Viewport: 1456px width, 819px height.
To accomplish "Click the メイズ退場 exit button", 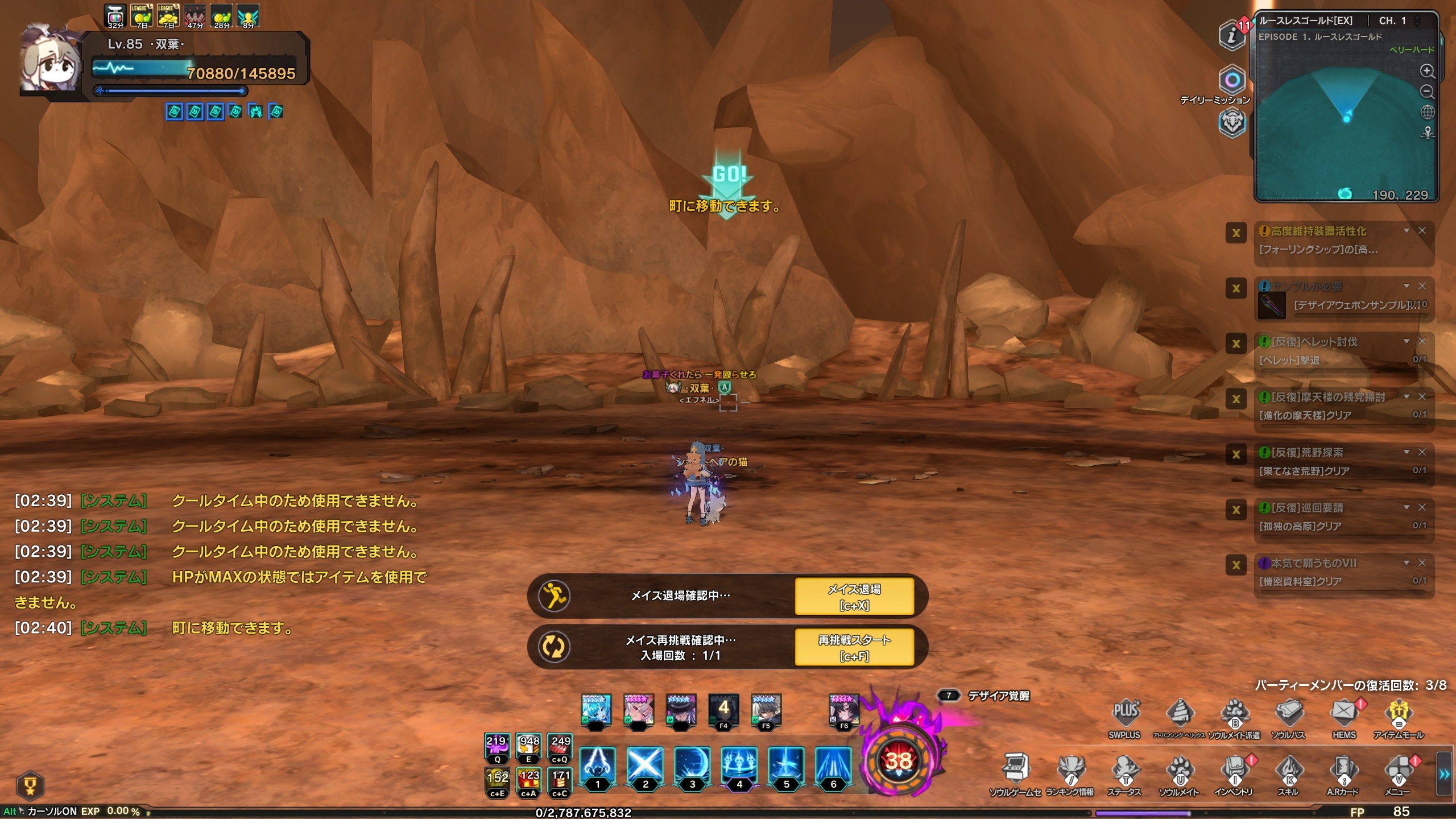I will (854, 596).
